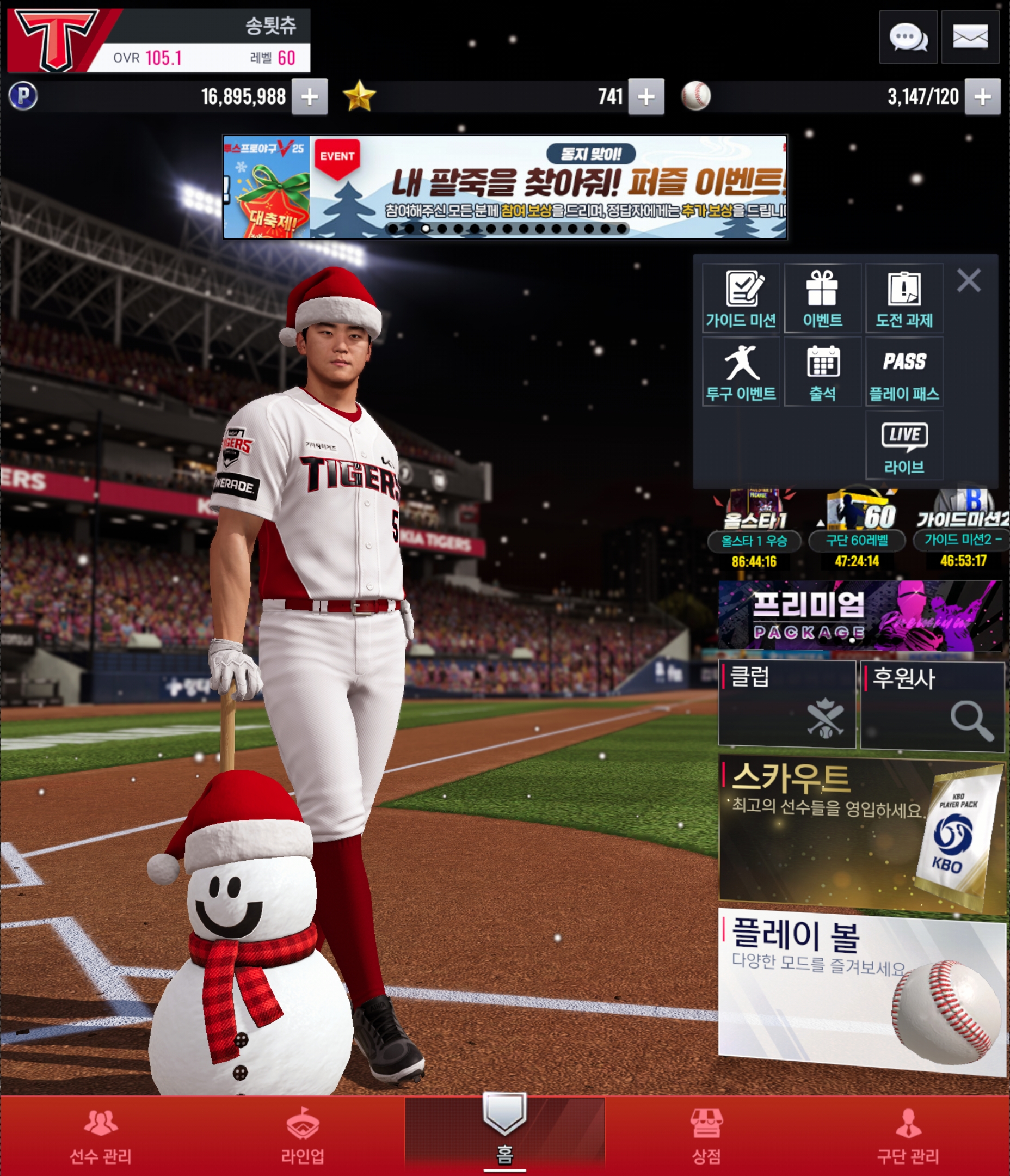Open the 이벤트 gift box menu

coord(822,299)
